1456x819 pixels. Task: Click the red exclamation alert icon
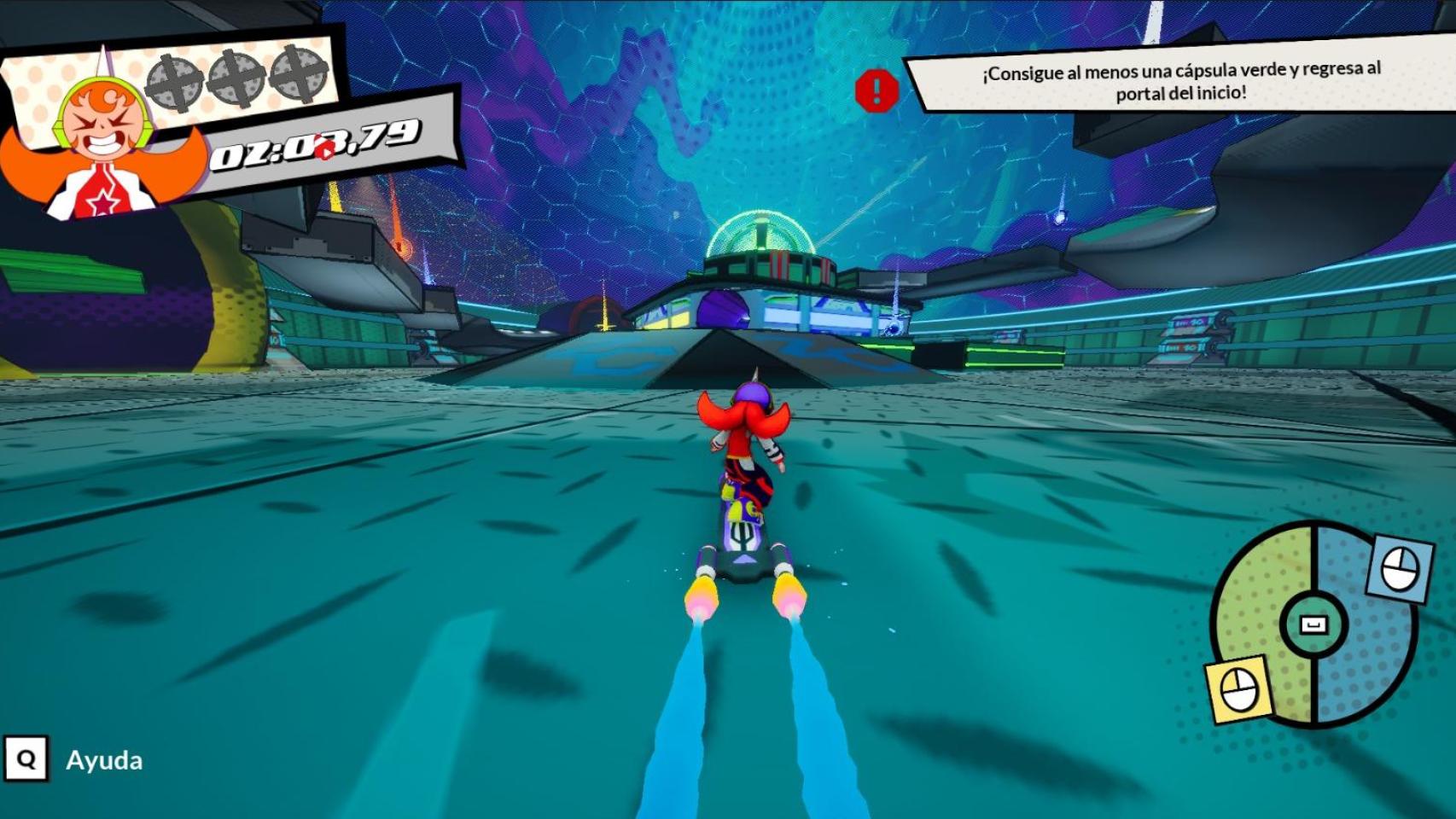877,90
